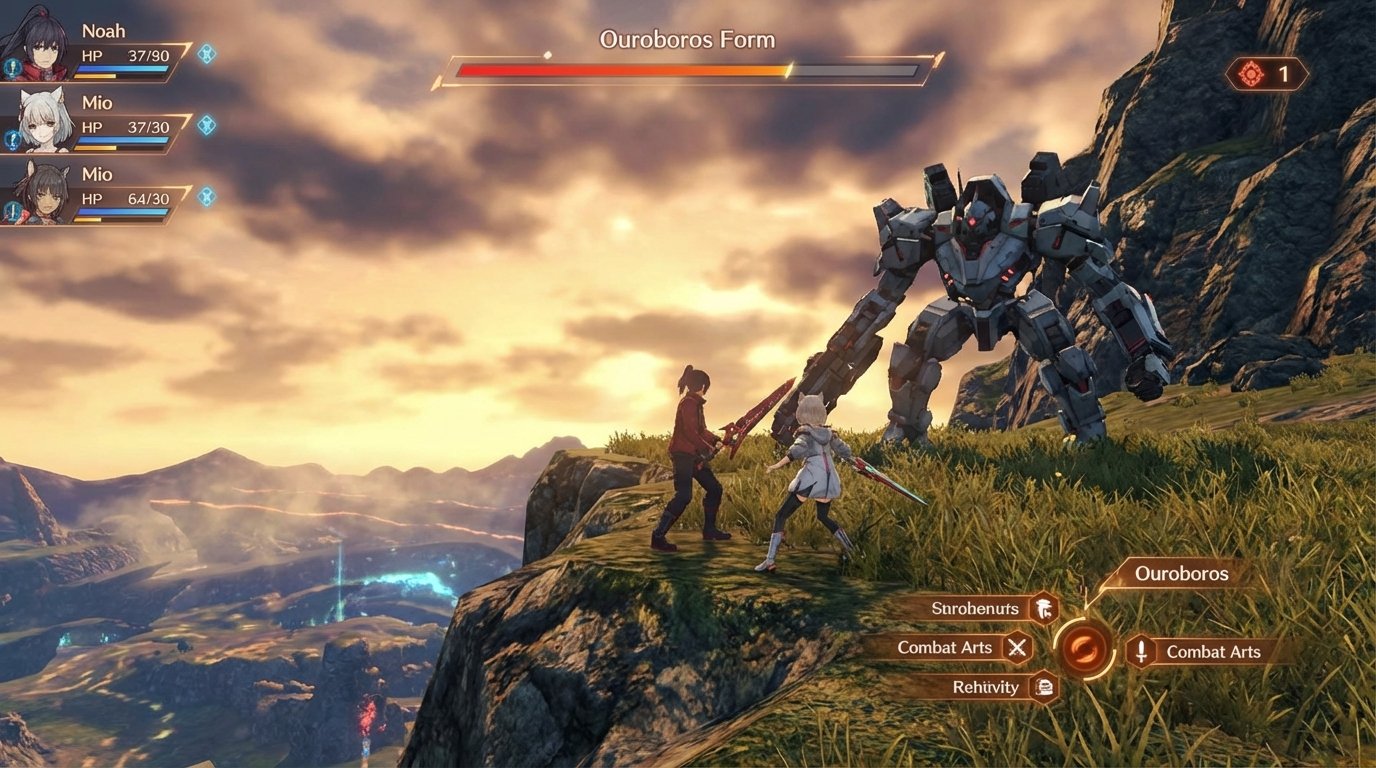Screen dimensions: 1376x768
Task: Click the Ouroboros Form progress gauge
Action: click(x=686, y=70)
